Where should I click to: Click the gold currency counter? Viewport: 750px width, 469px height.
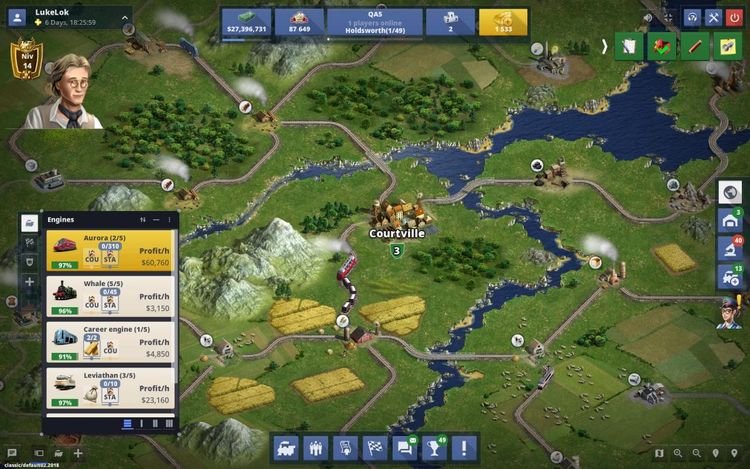(x=503, y=22)
